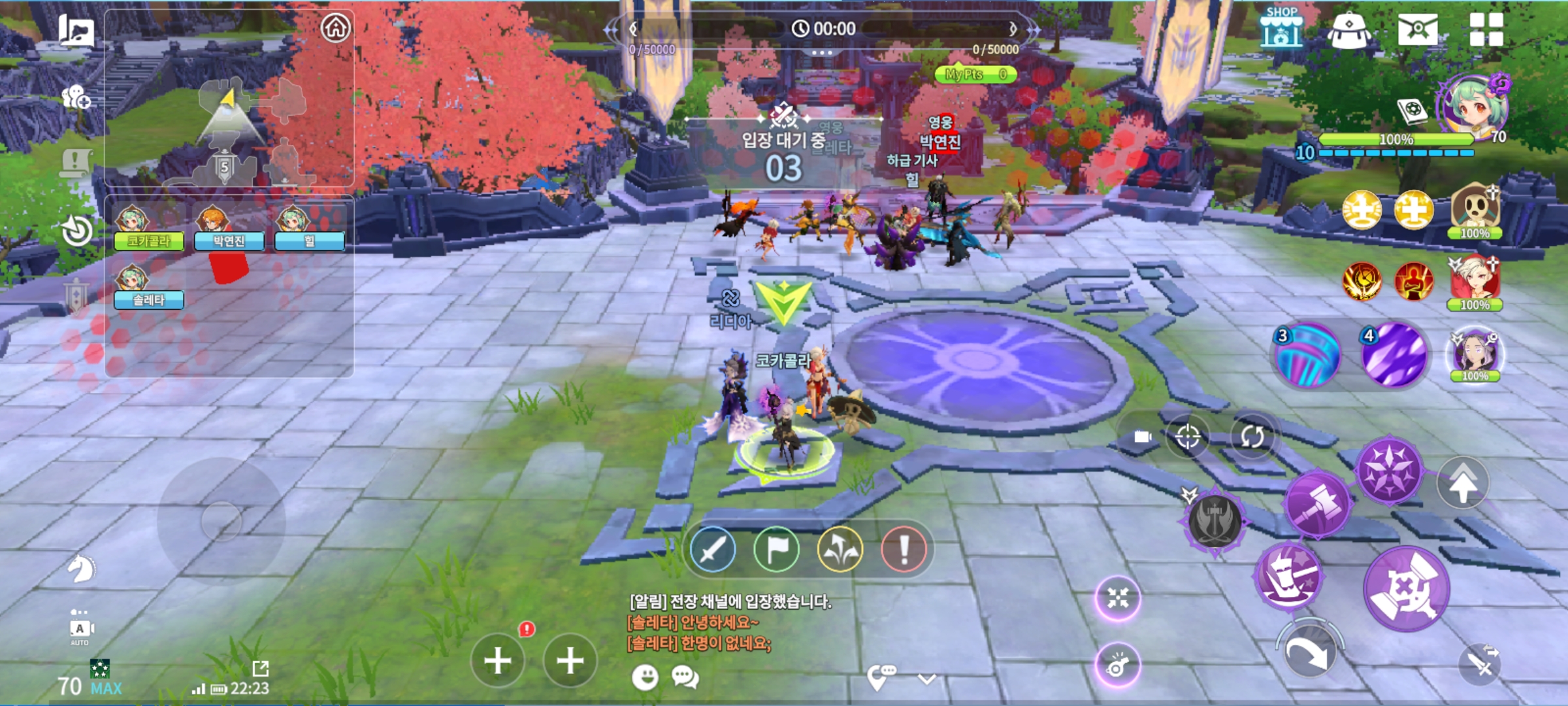Open the four-square grid menu

(1486, 29)
